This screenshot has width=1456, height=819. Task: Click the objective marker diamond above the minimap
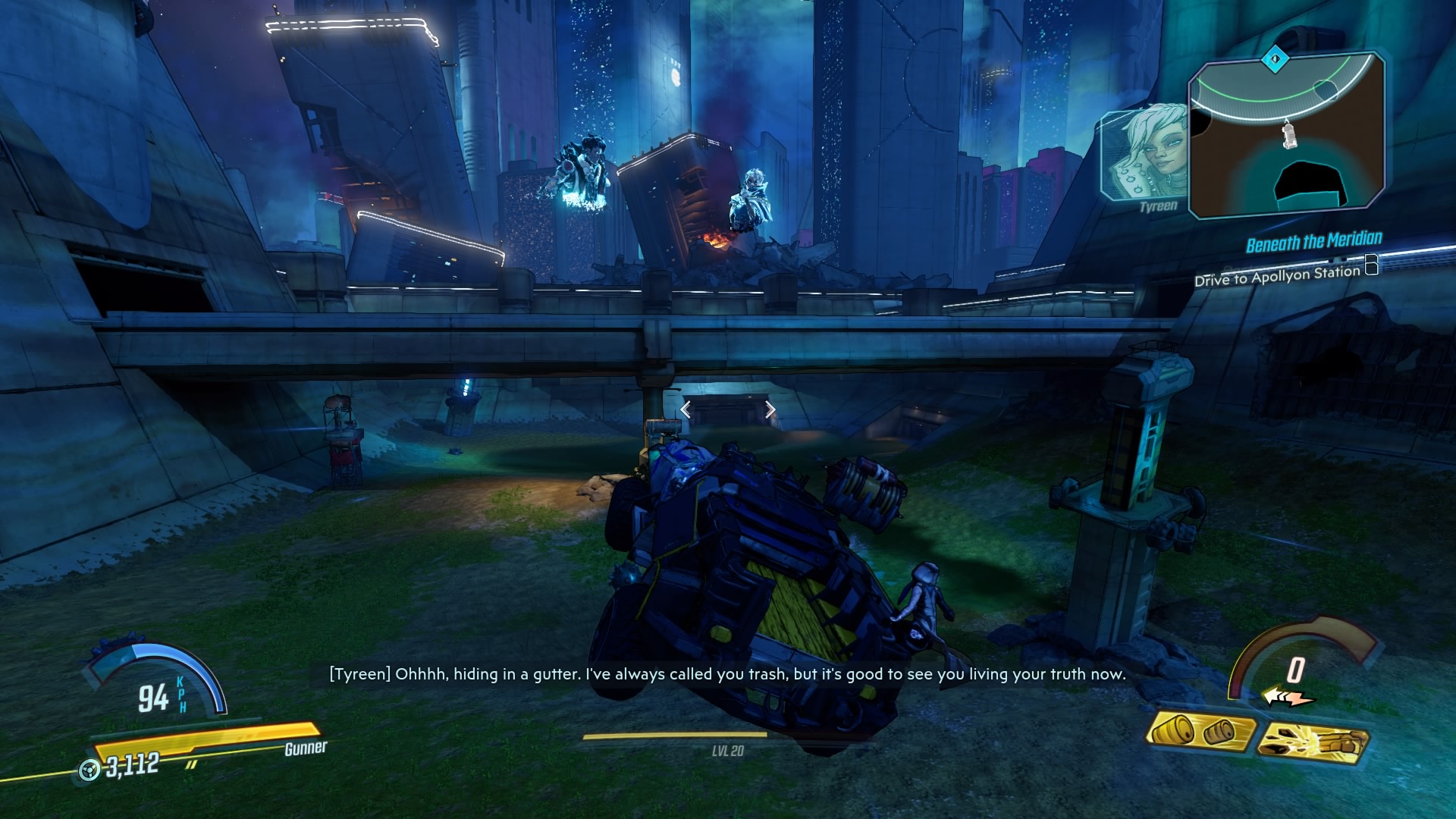click(1276, 58)
